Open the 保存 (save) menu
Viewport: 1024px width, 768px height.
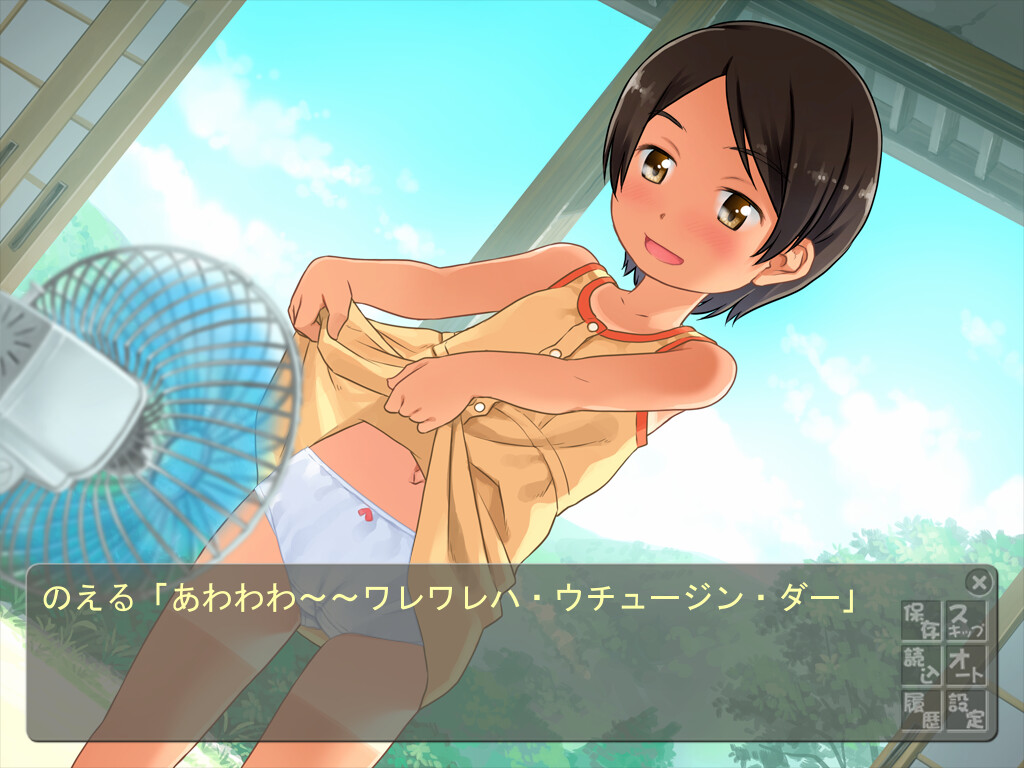point(921,620)
